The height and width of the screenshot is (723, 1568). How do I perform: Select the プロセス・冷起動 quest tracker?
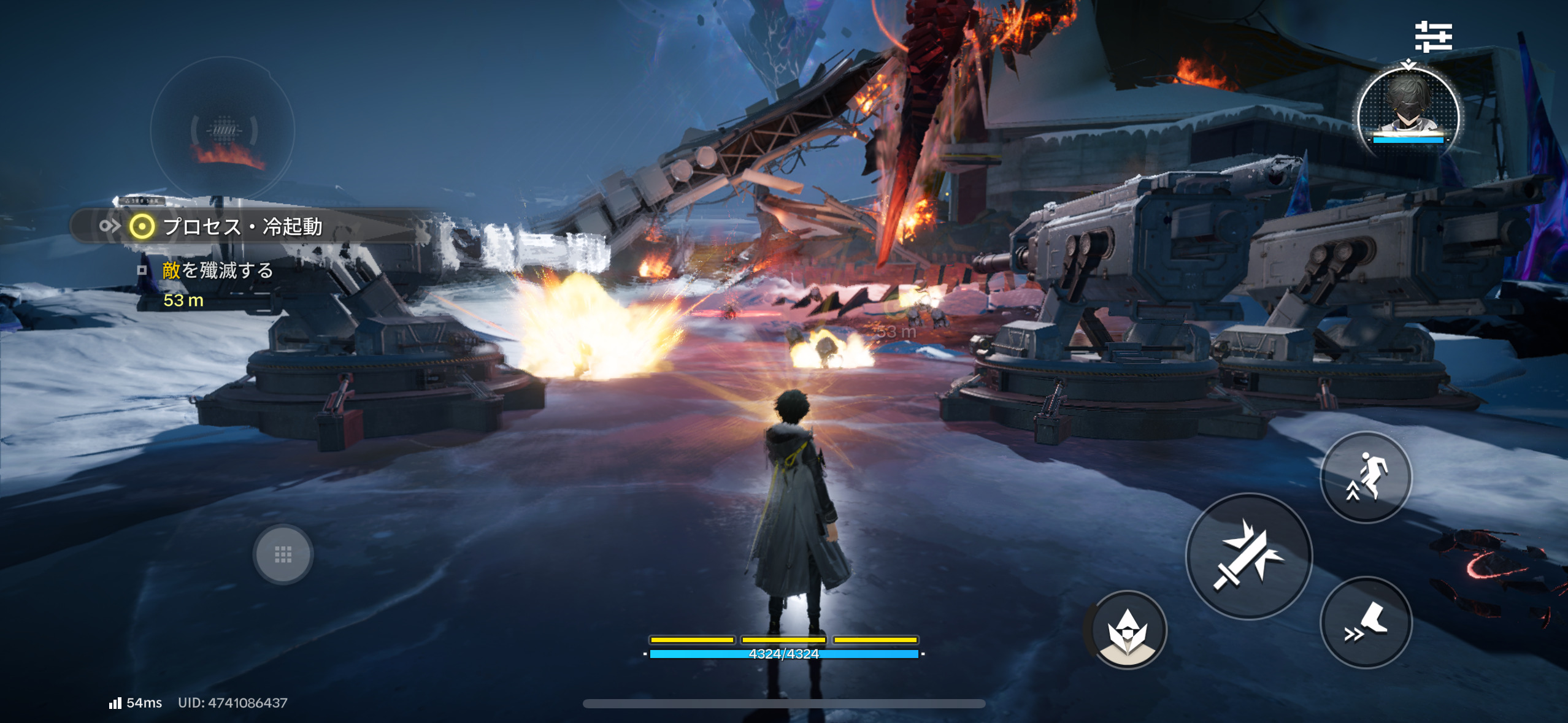pyautogui.click(x=243, y=227)
